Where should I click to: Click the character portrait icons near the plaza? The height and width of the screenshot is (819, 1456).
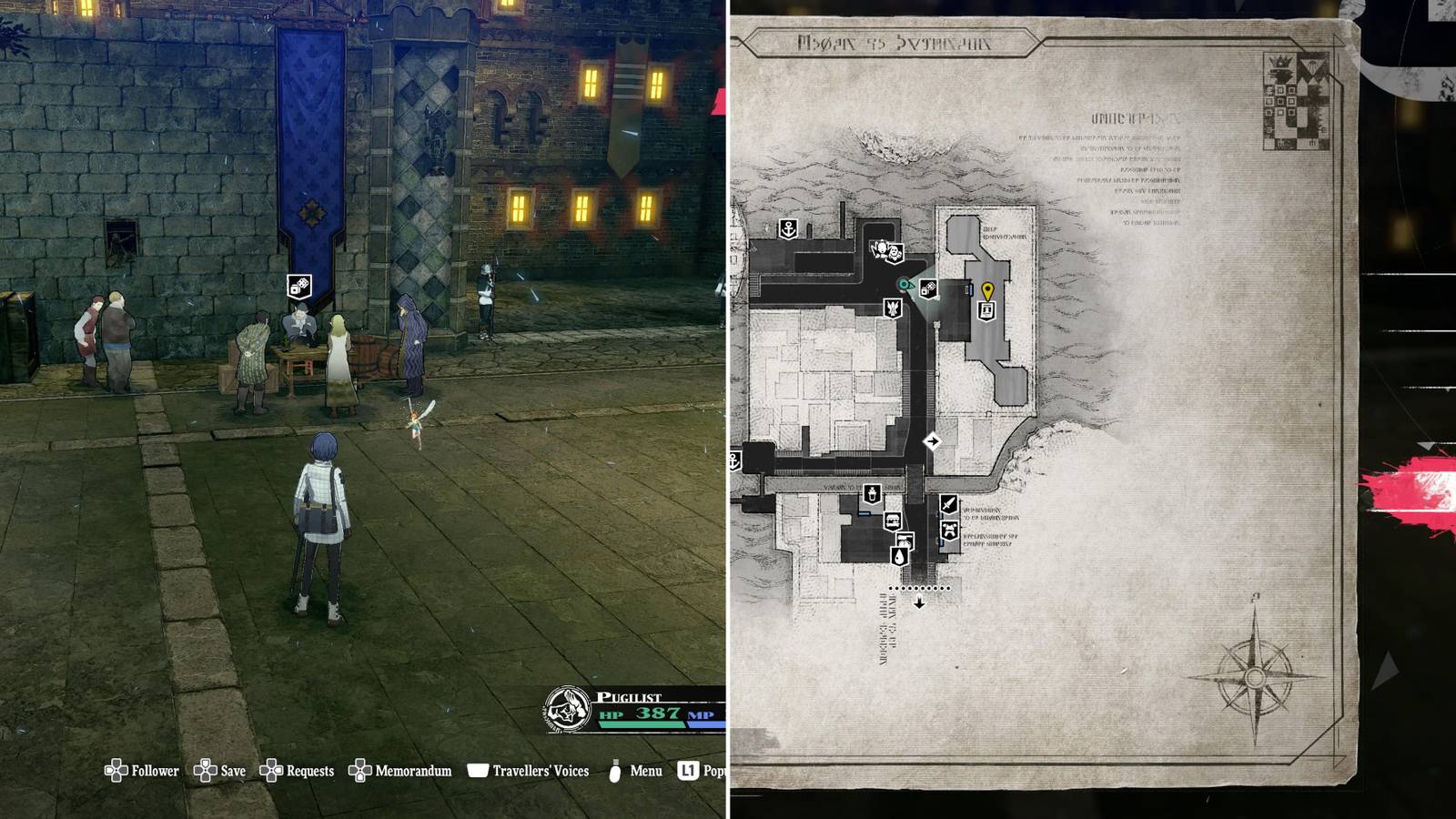[885, 250]
